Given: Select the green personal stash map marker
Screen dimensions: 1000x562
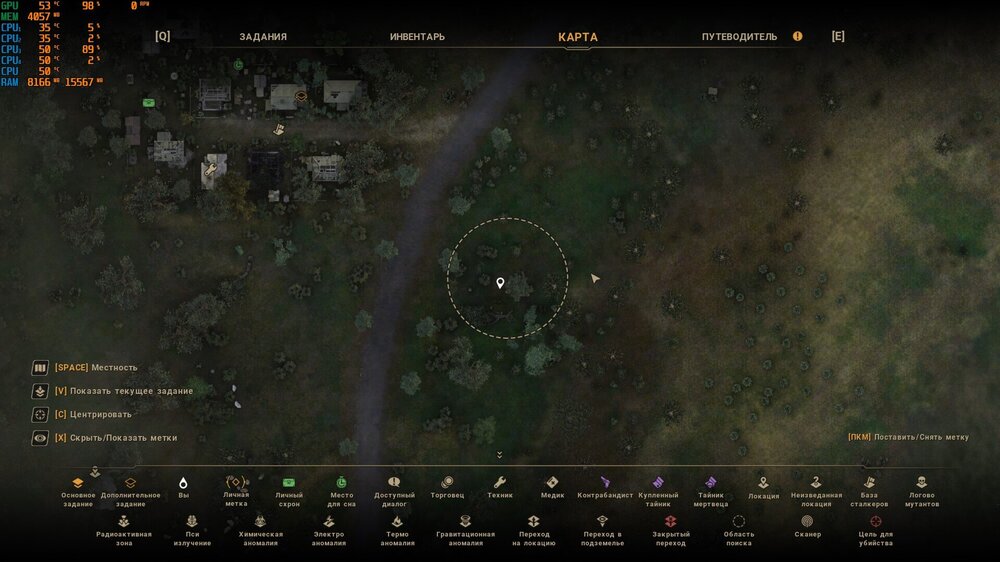Looking at the screenshot, I should coord(148,102).
